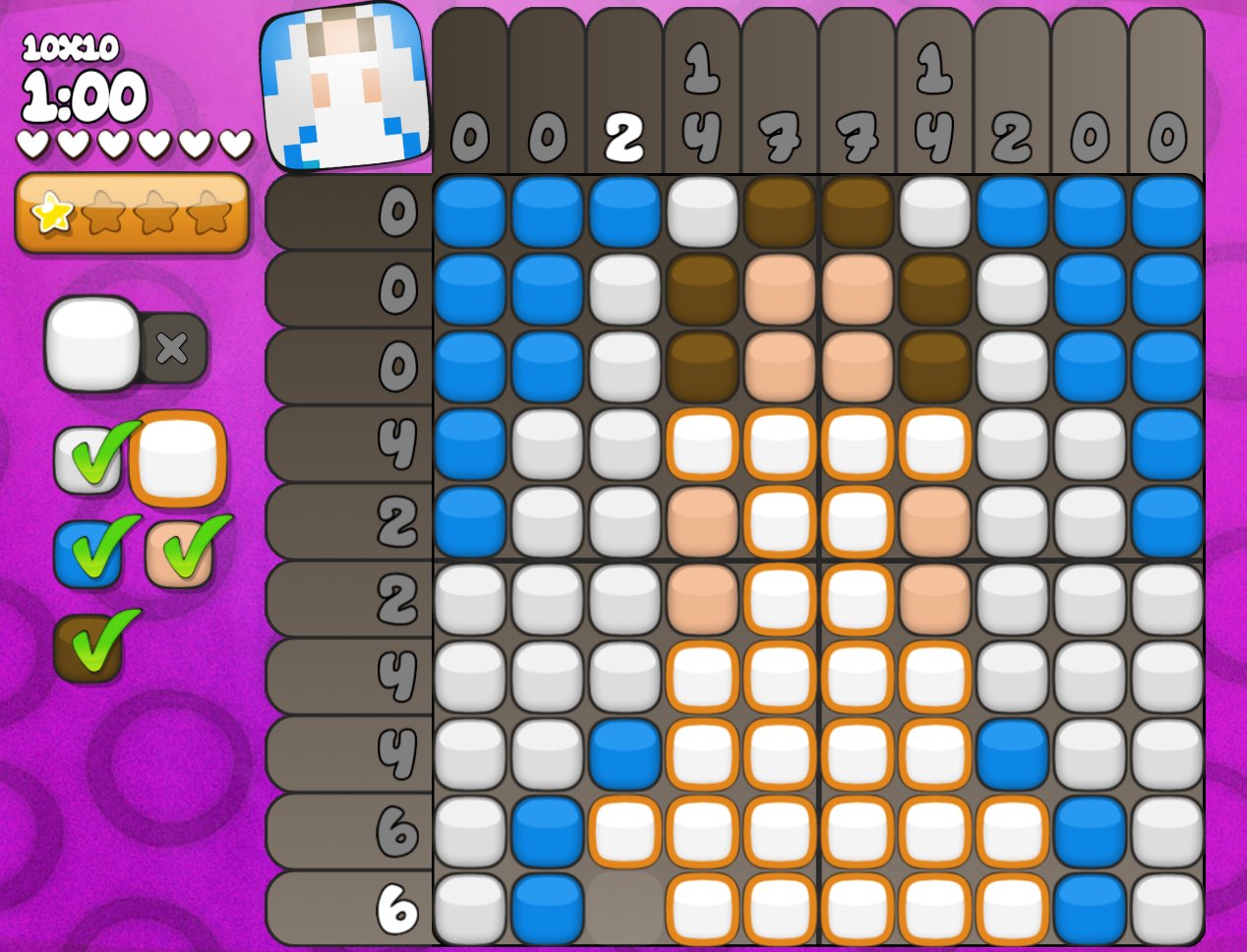This screenshot has height=952, width=1247.
Task: Switch to the X mark mode
Action: click(173, 347)
